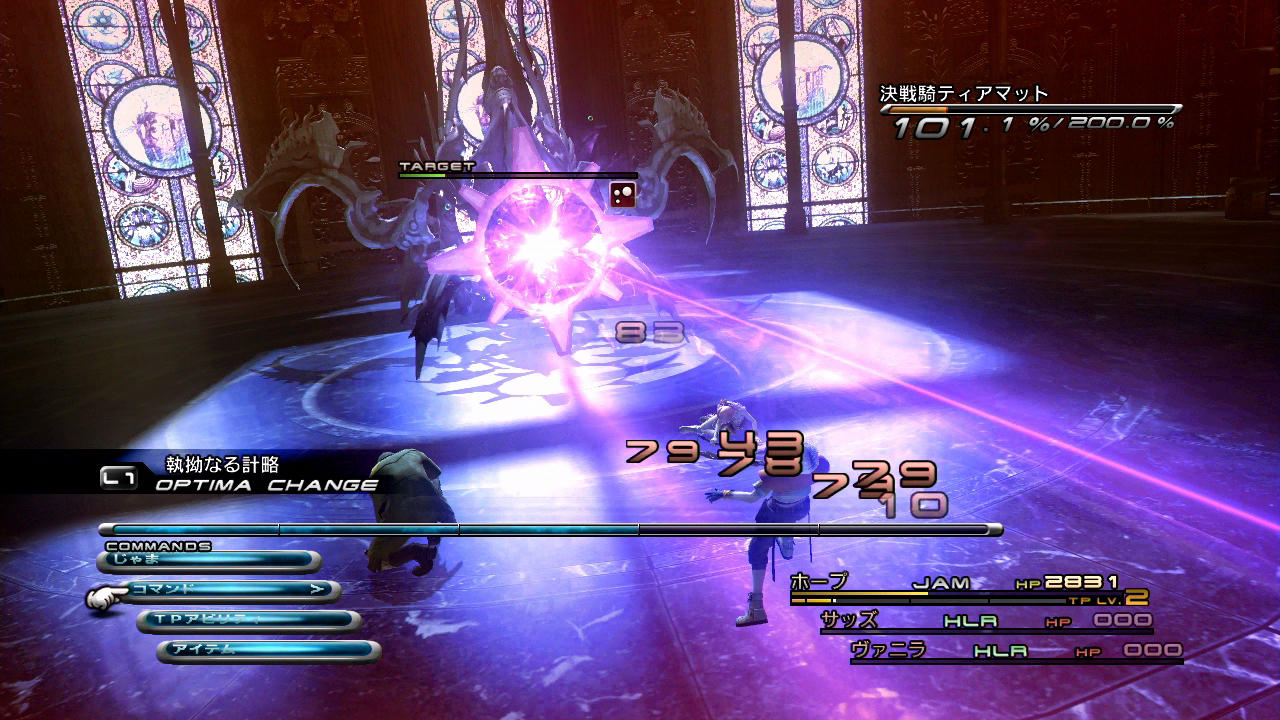Select the じゃま auto-hinder command
Screen dimensions: 1280x720
point(209,560)
